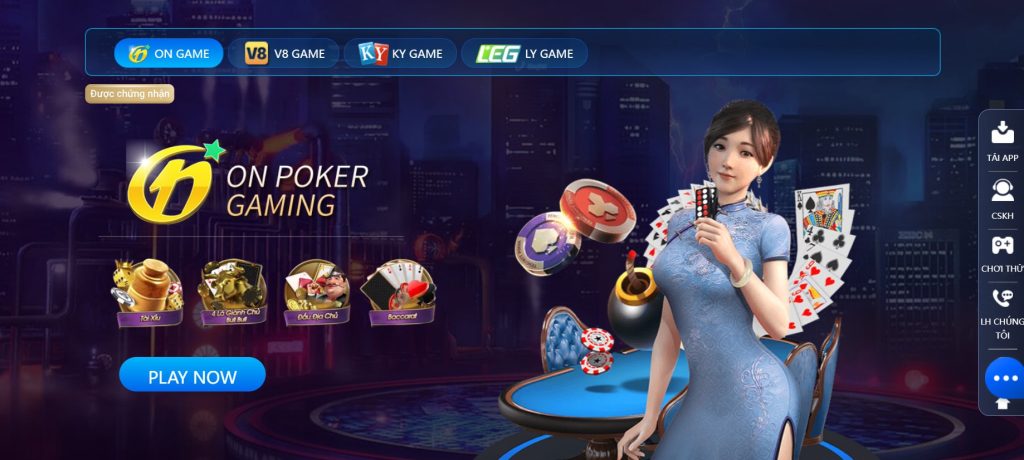The height and width of the screenshot is (460, 1024).
Task: Click the PLAY NOW button
Action: click(192, 376)
